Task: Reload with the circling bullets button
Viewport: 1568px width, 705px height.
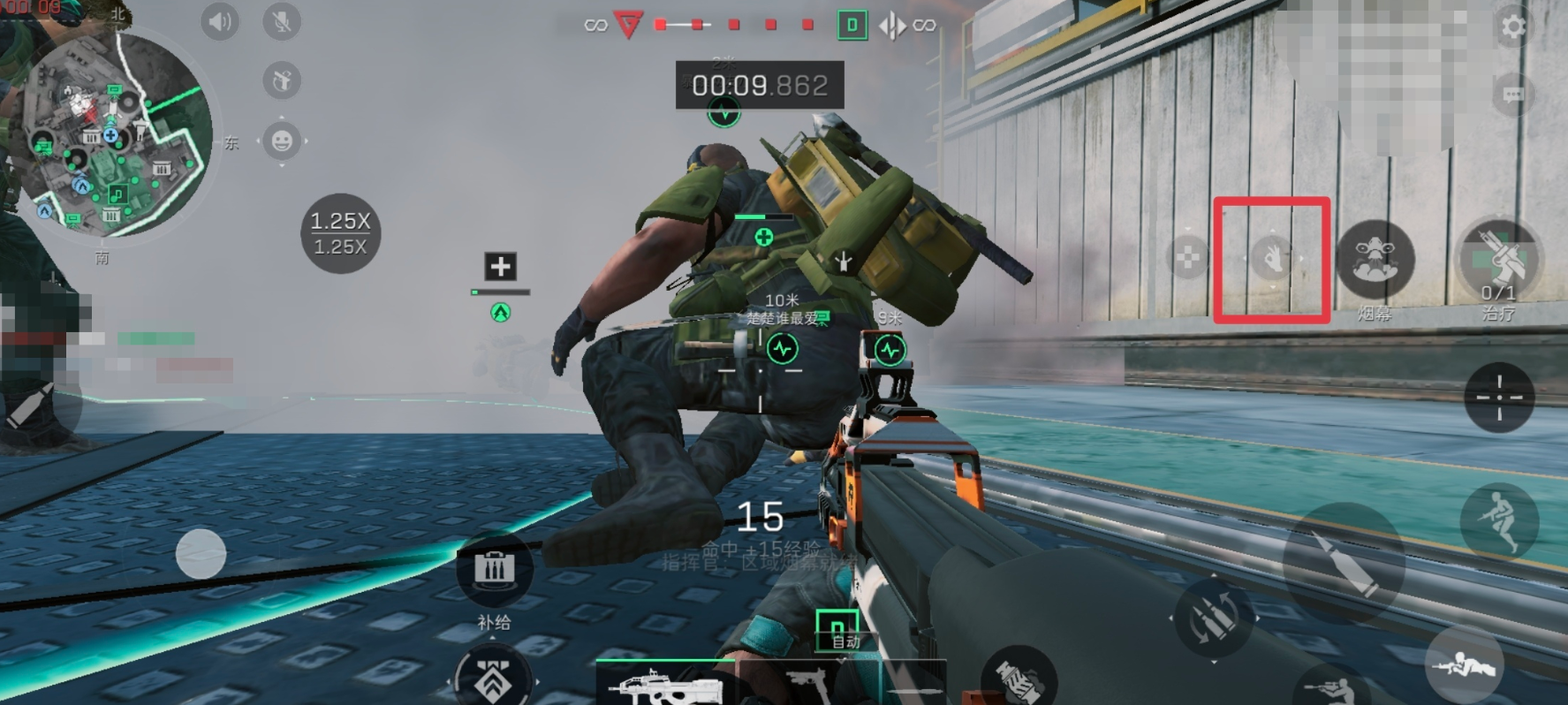Action: [1213, 618]
